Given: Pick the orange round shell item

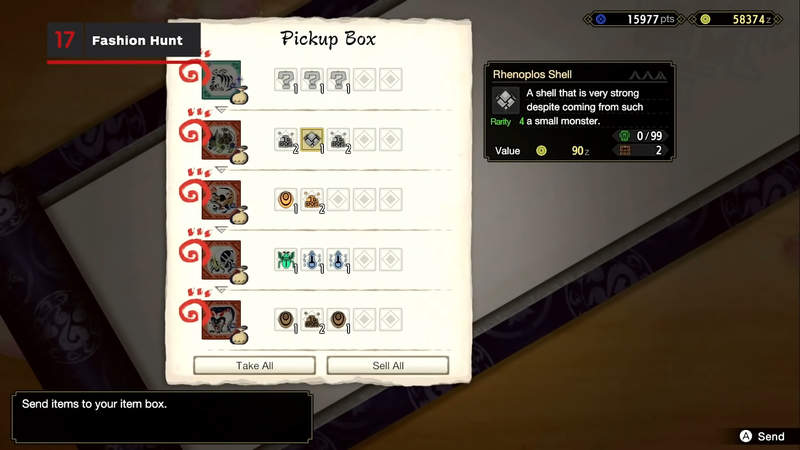Looking at the screenshot, I should (286, 200).
